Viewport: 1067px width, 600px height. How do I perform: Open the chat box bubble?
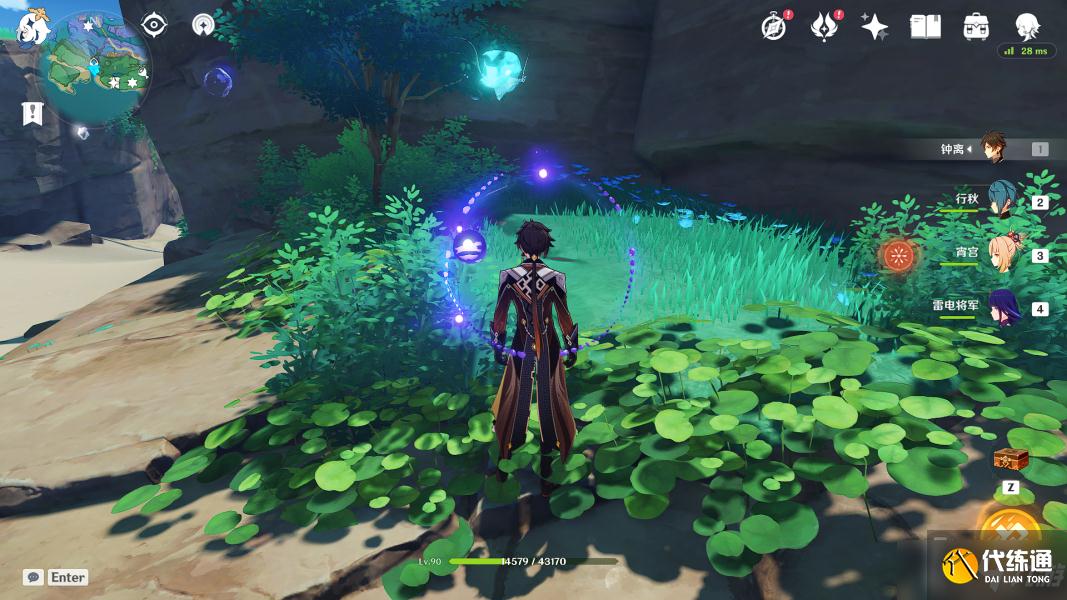(33, 577)
